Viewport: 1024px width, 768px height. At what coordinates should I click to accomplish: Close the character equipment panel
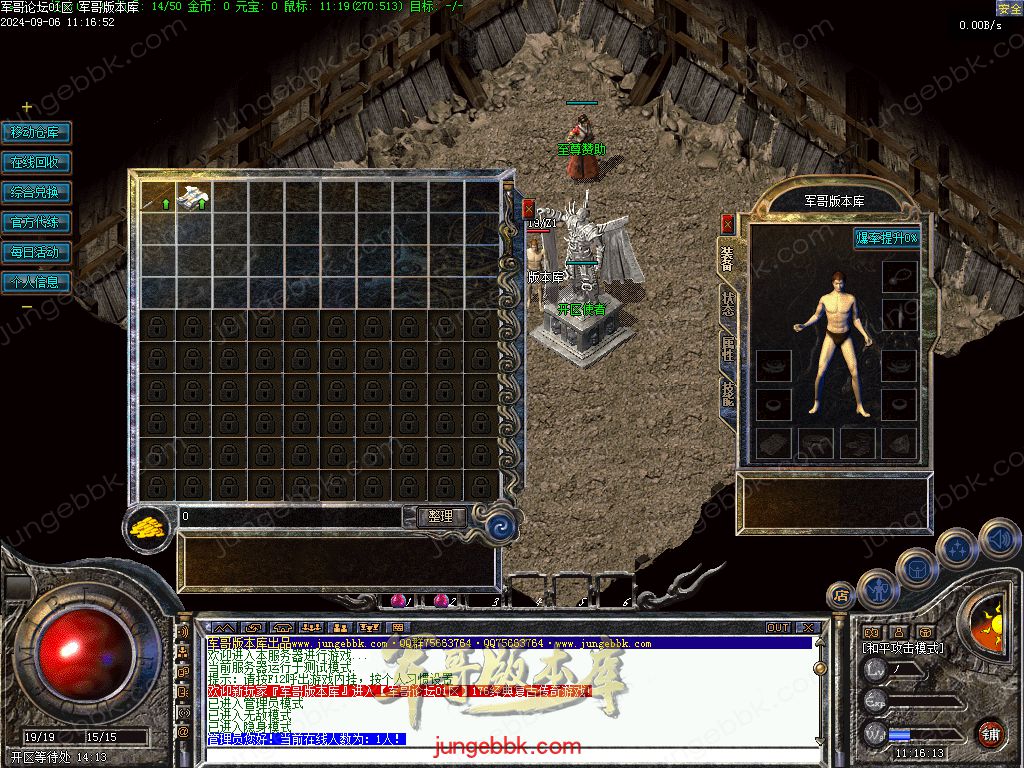tap(727, 224)
